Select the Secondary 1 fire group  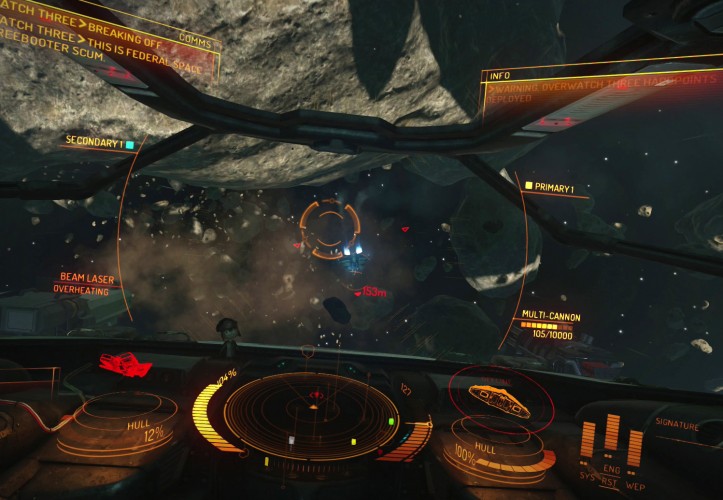(x=98, y=143)
